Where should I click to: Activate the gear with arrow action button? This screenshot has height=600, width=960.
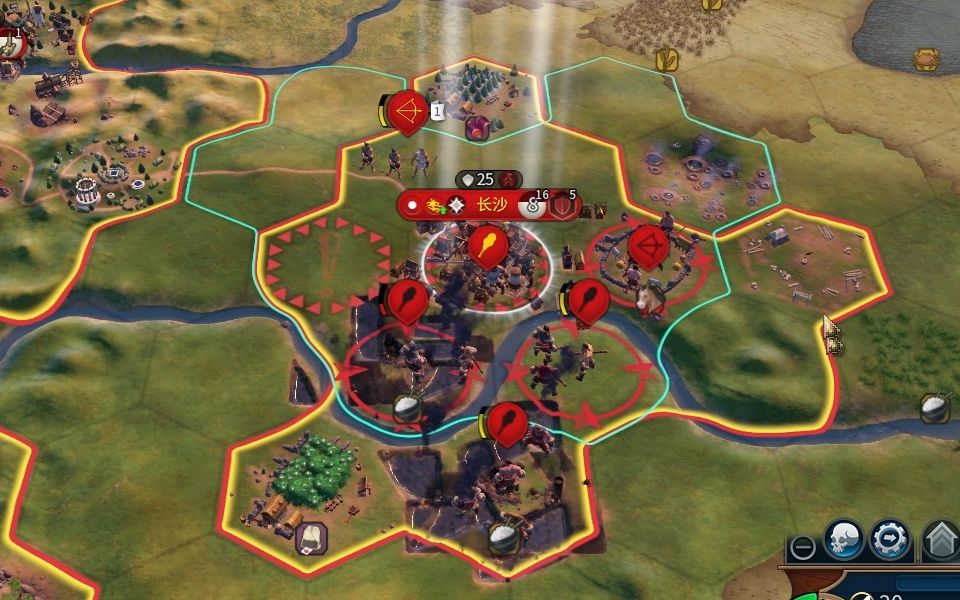coord(889,540)
